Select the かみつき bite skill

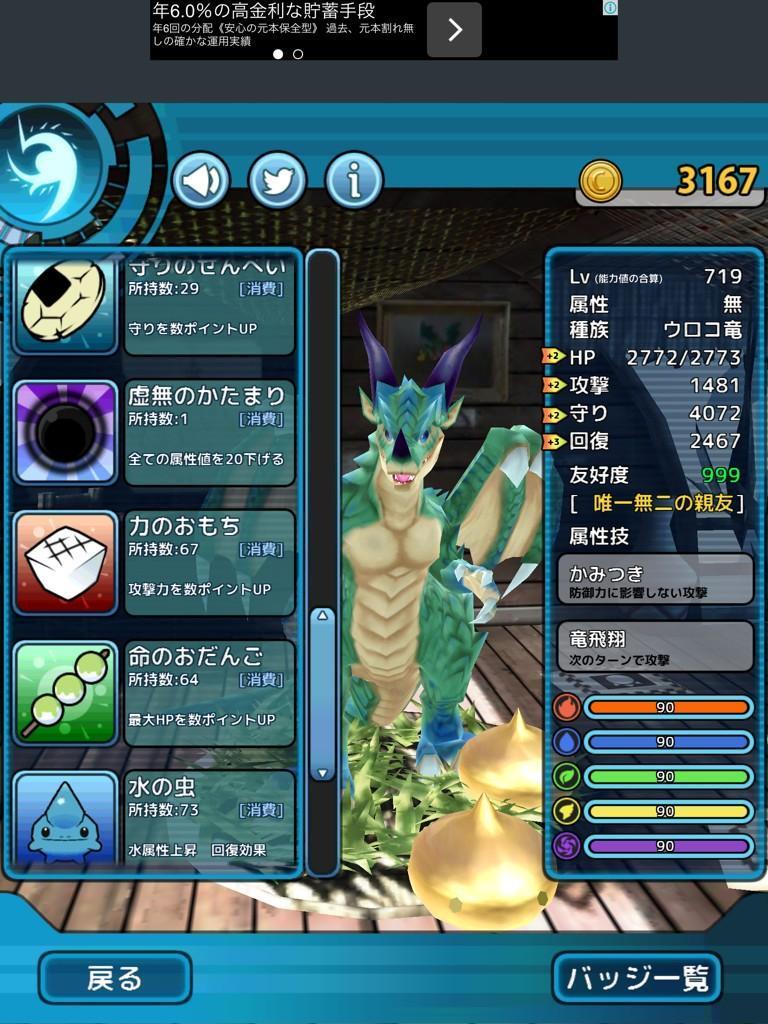coord(655,580)
